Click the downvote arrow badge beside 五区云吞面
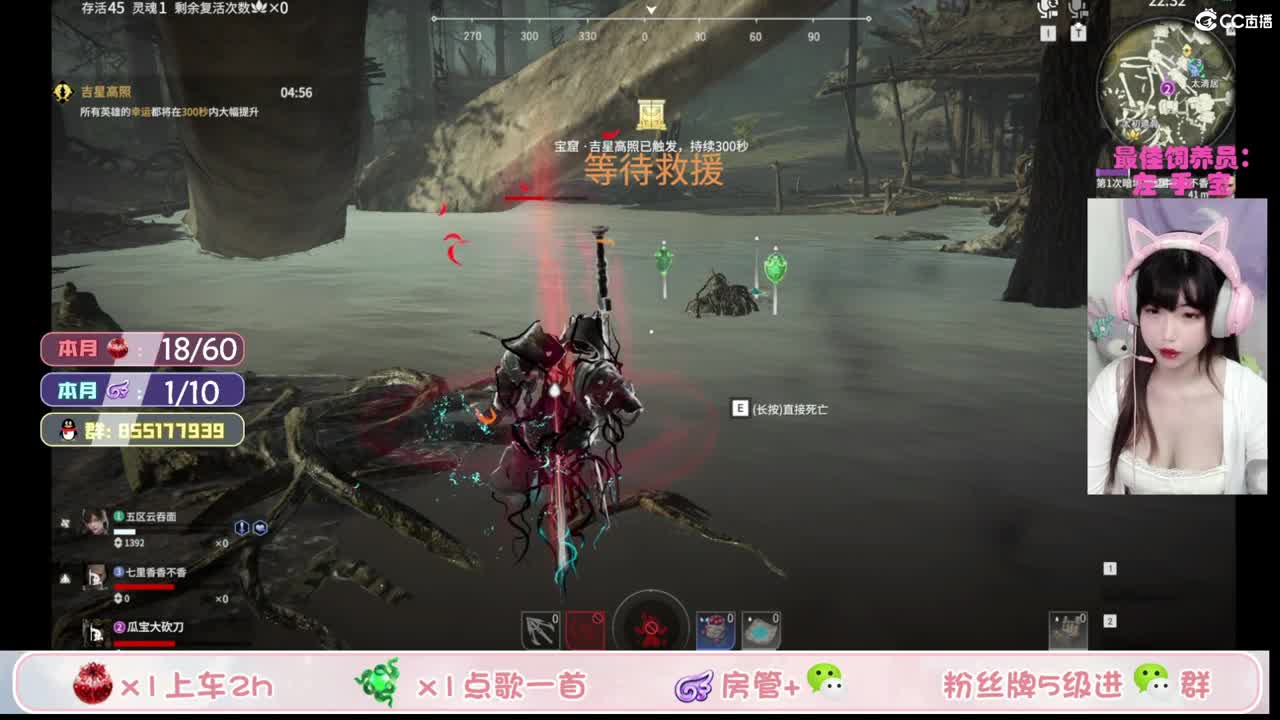 pos(242,528)
